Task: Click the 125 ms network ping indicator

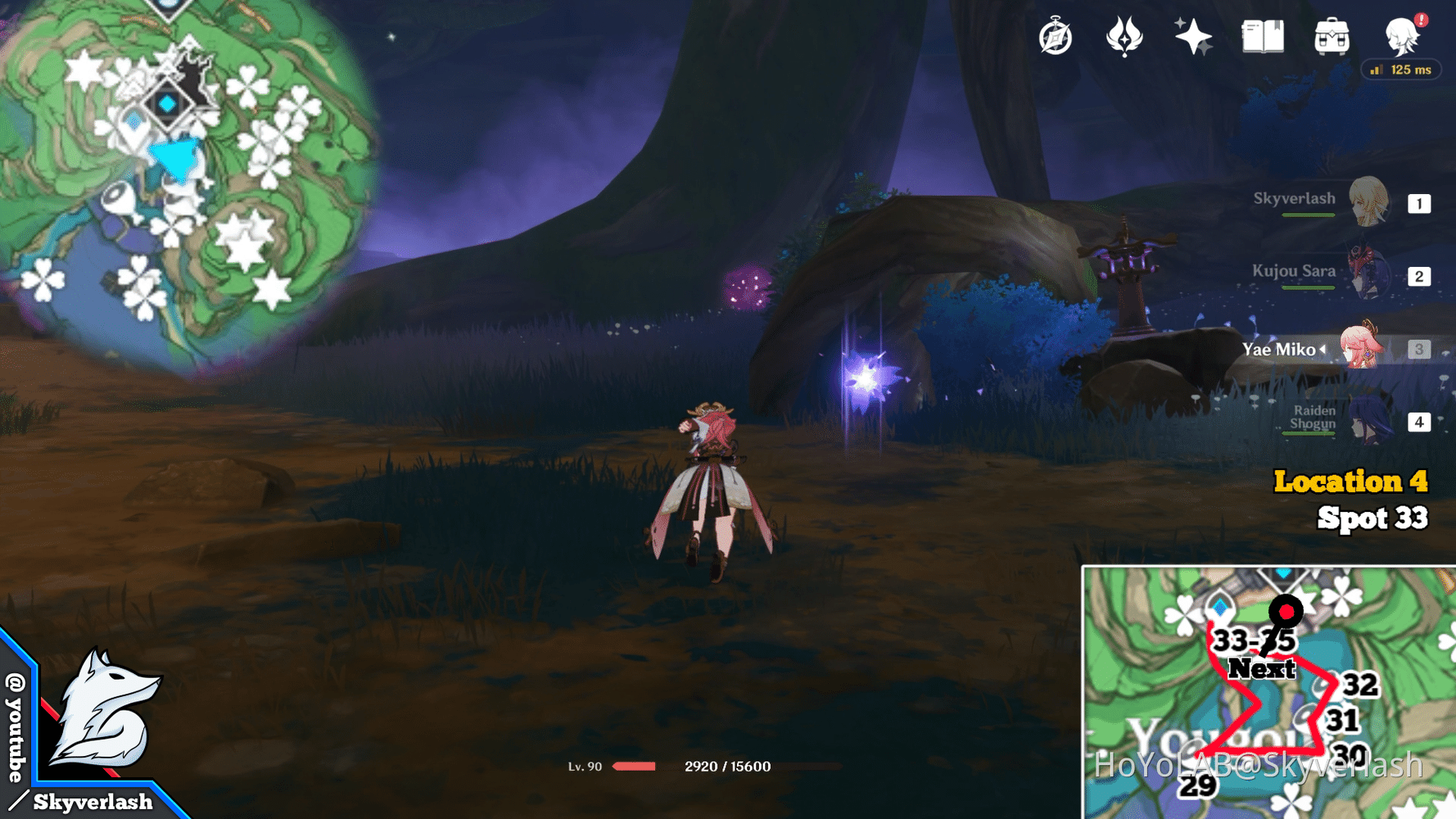Action: [x=1401, y=70]
